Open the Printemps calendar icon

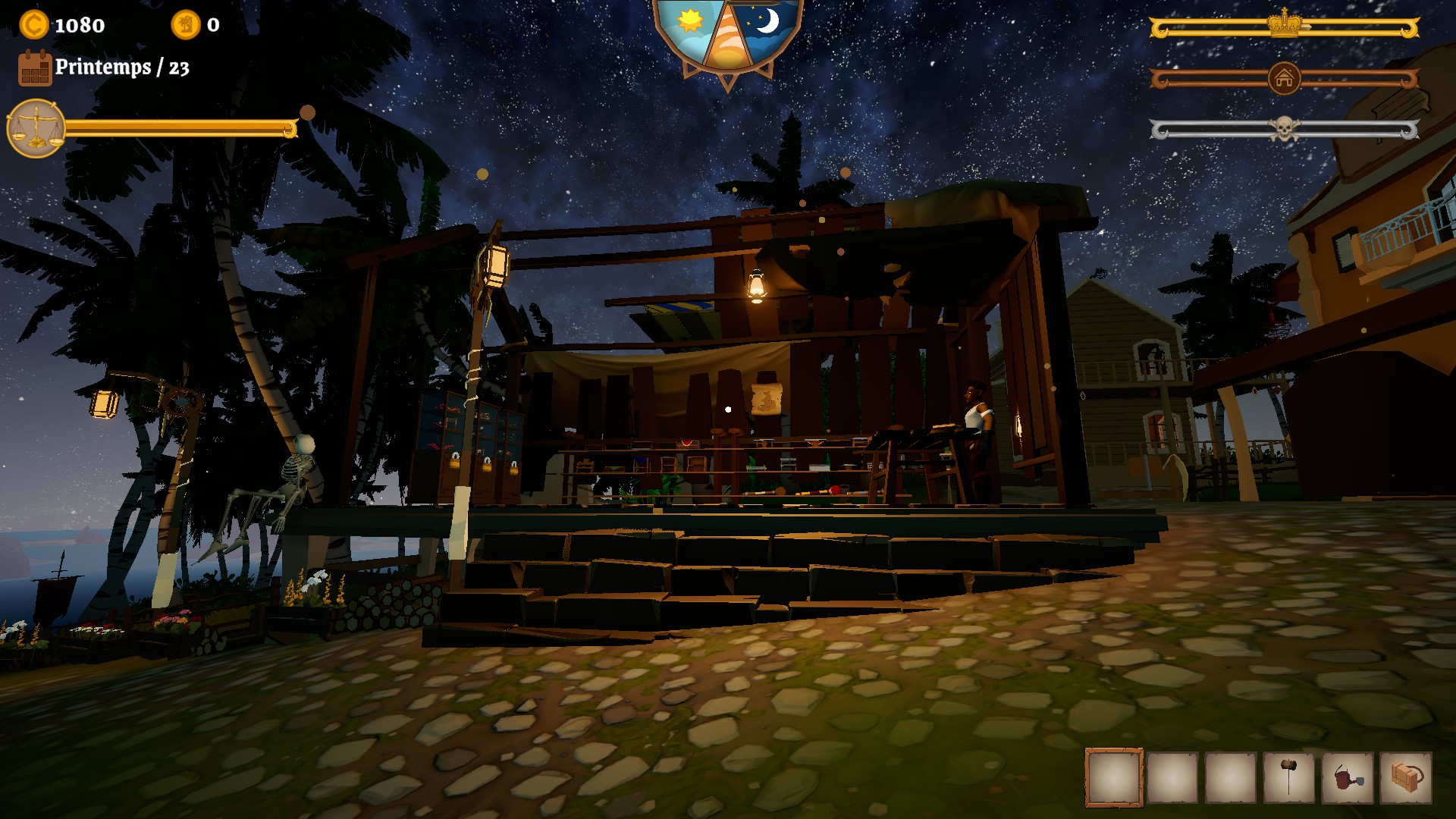click(36, 70)
